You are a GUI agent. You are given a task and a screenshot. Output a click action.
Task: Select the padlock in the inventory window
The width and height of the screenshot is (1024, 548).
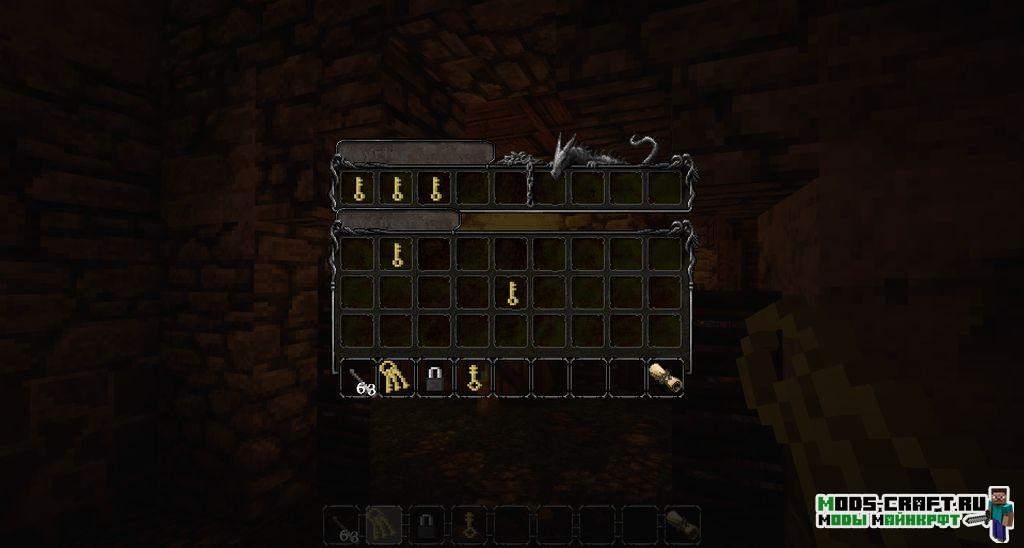[435, 377]
